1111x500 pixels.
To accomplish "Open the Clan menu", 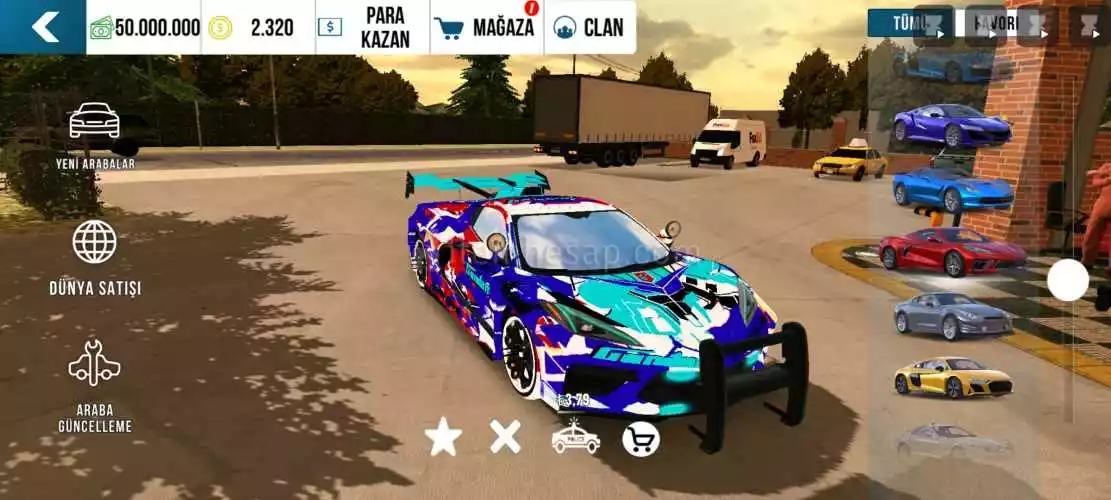I will click(x=590, y=27).
